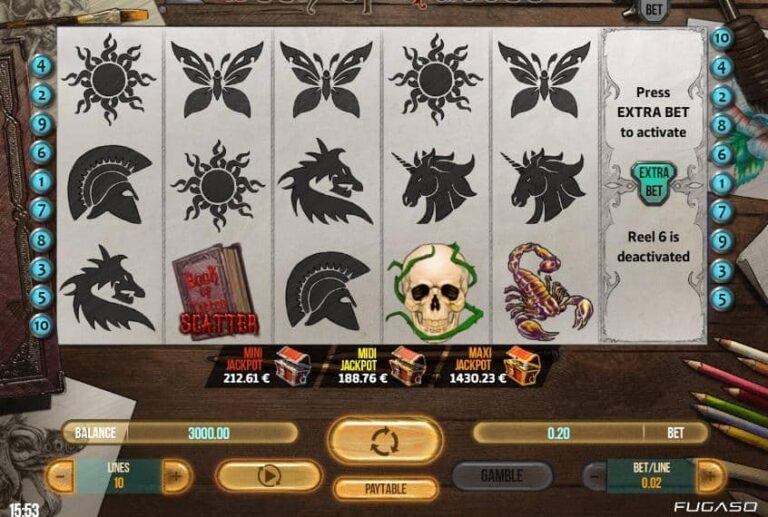Start autoplay with the play arrow button
Screen dimensions: 768x517
tap(267, 476)
